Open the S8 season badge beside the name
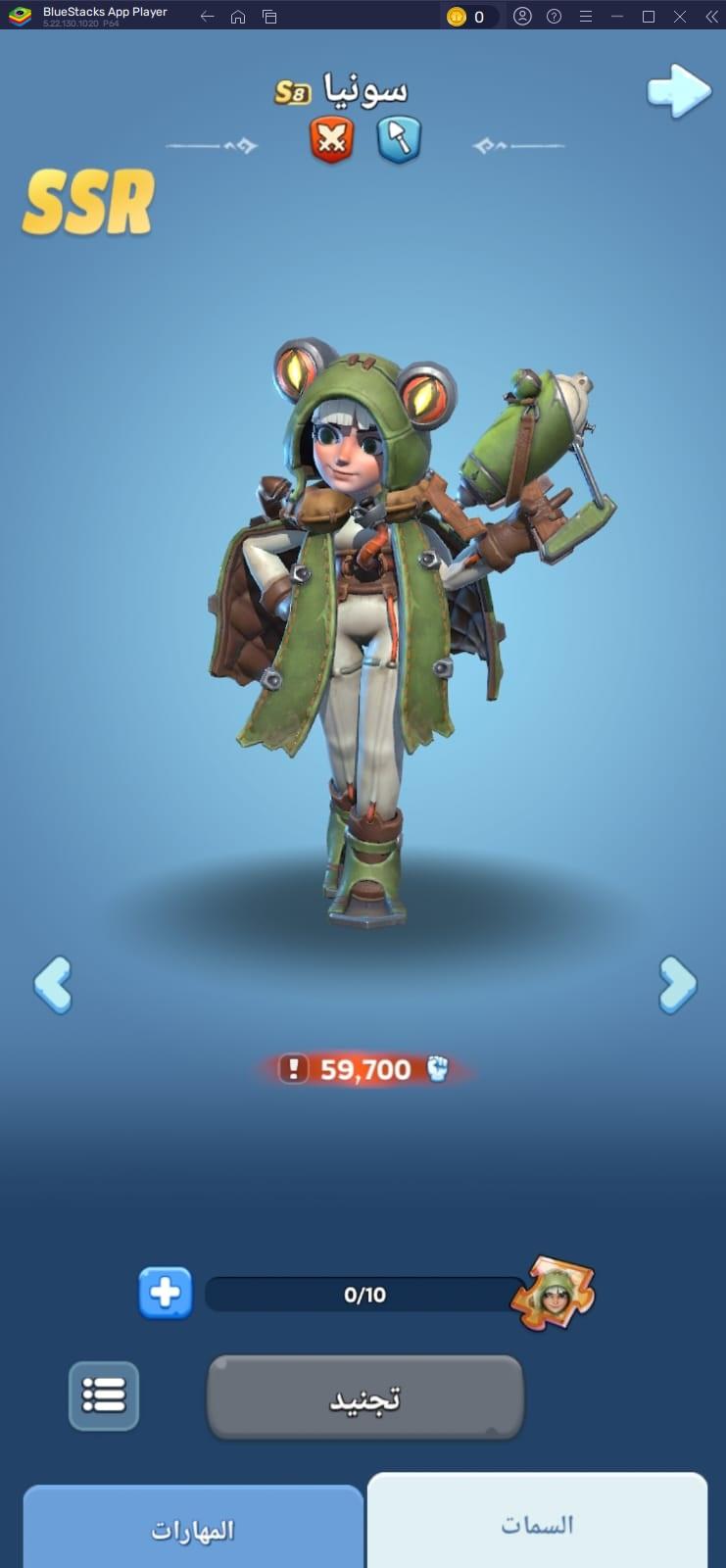 (292, 93)
